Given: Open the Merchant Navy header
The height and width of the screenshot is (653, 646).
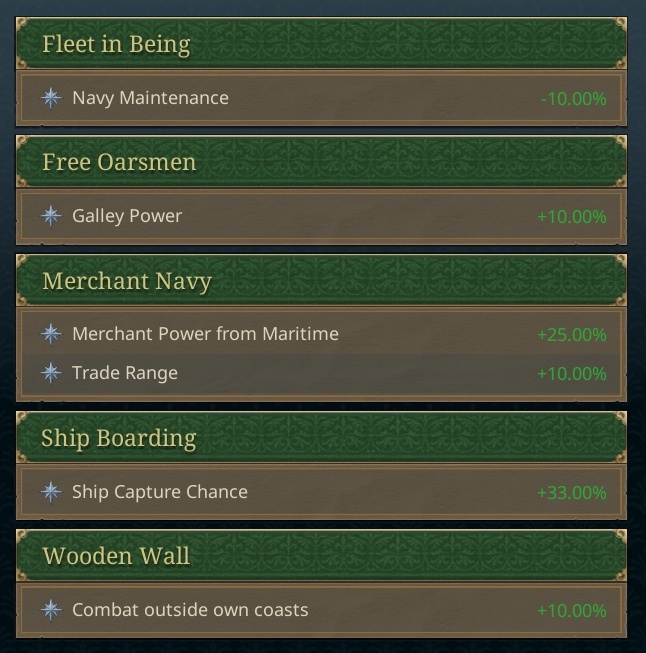Looking at the screenshot, I should pyautogui.click(x=127, y=281).
